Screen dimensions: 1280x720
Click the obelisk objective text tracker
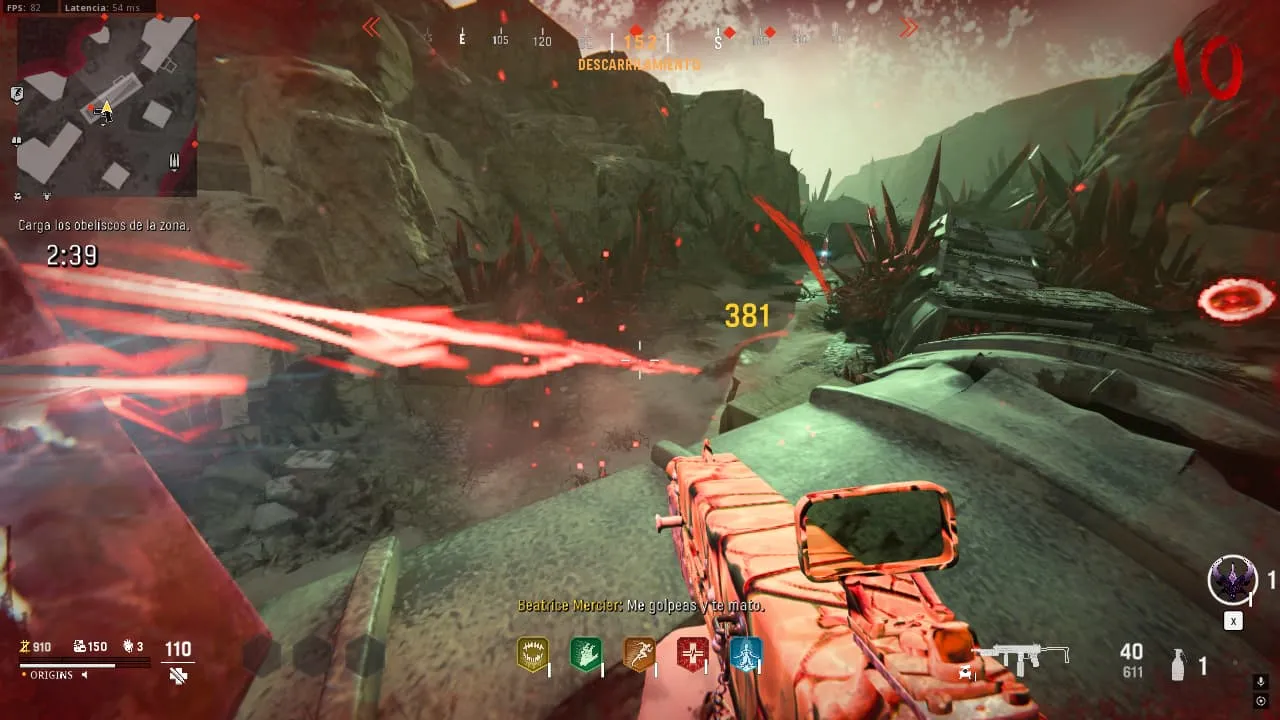(104, 226)
